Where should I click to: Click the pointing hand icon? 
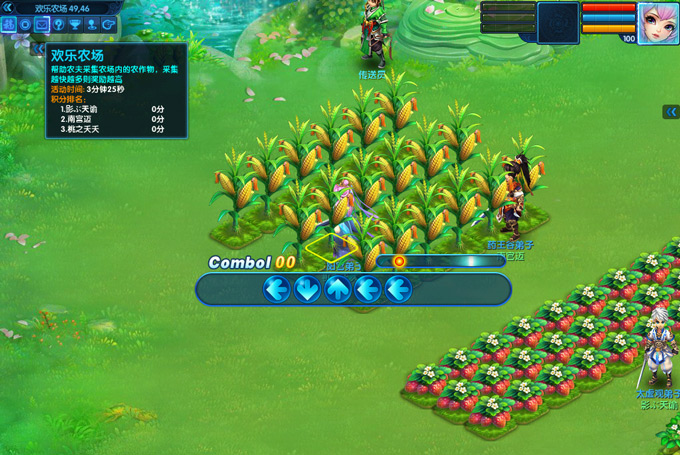point(109,23)
